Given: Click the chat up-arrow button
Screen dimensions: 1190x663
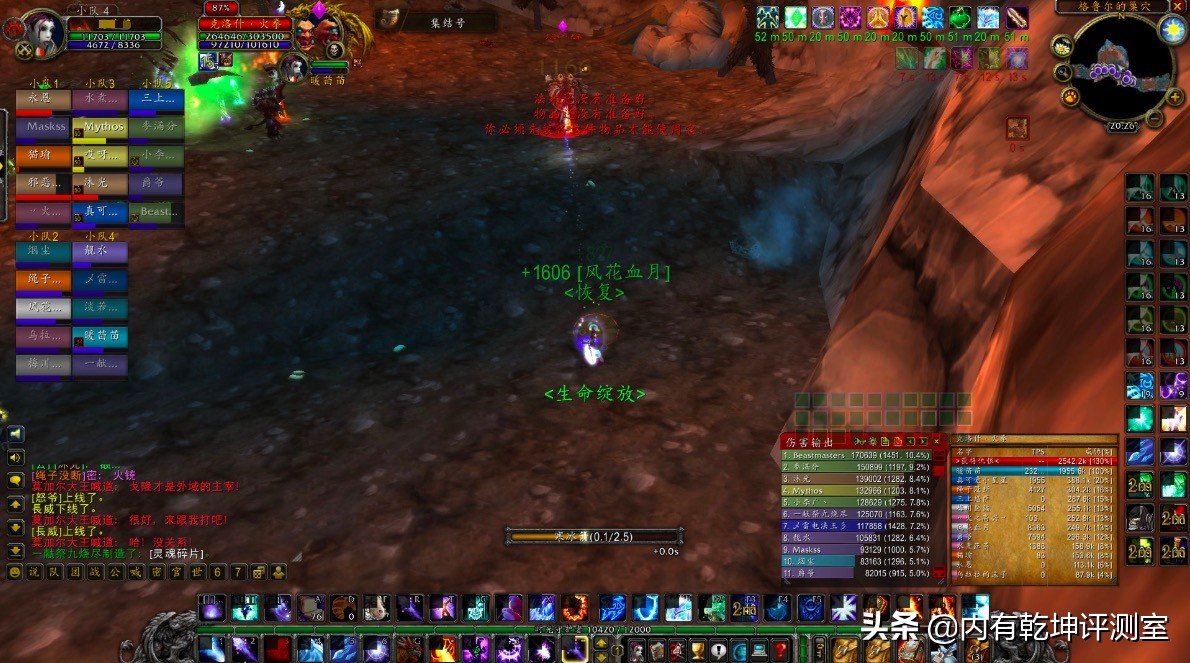Looking at the screenshot, I should pyautogui.click(x=15, y=505).
